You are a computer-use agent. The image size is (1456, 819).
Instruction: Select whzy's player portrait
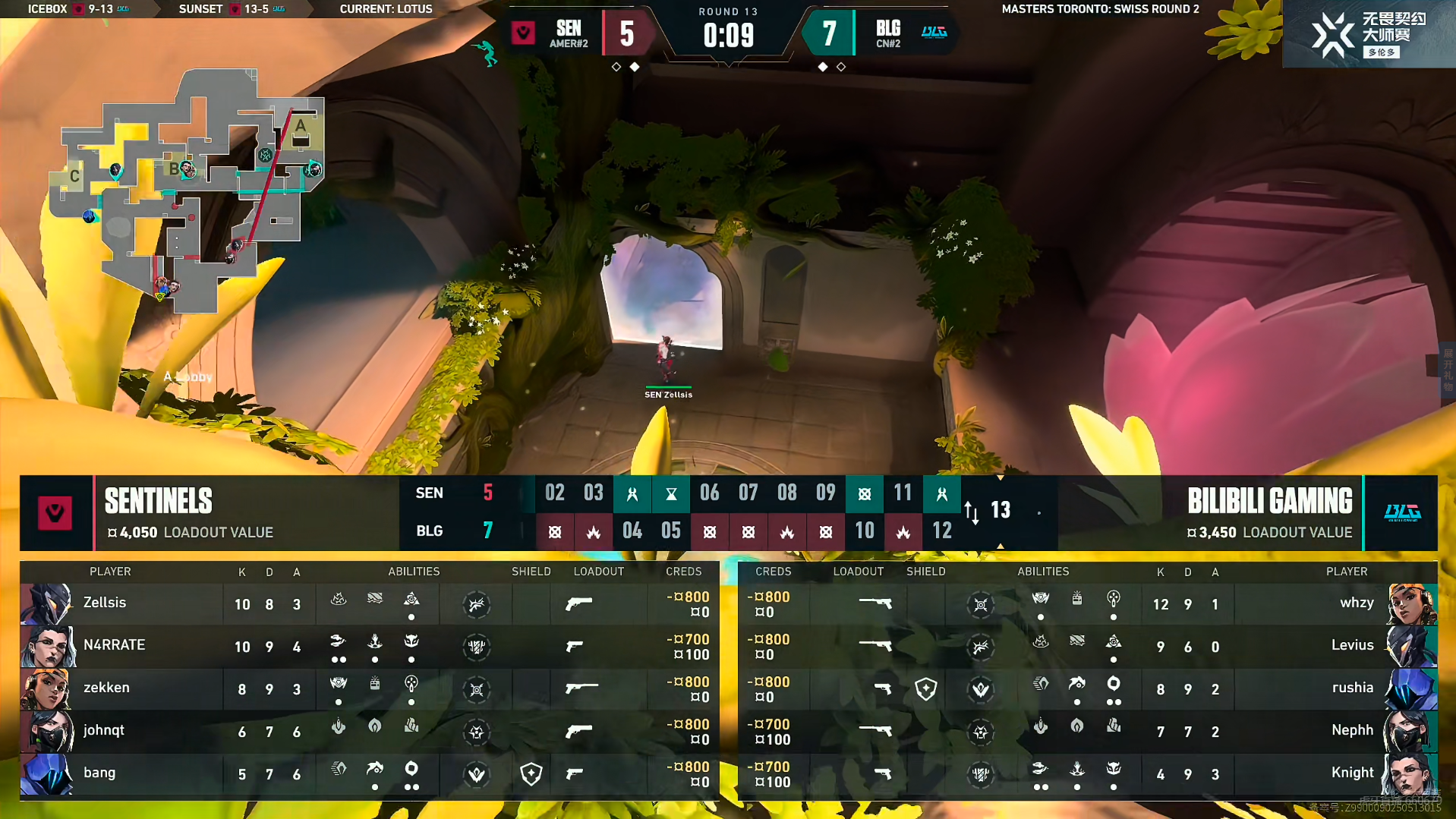(x=1410, y=604)
